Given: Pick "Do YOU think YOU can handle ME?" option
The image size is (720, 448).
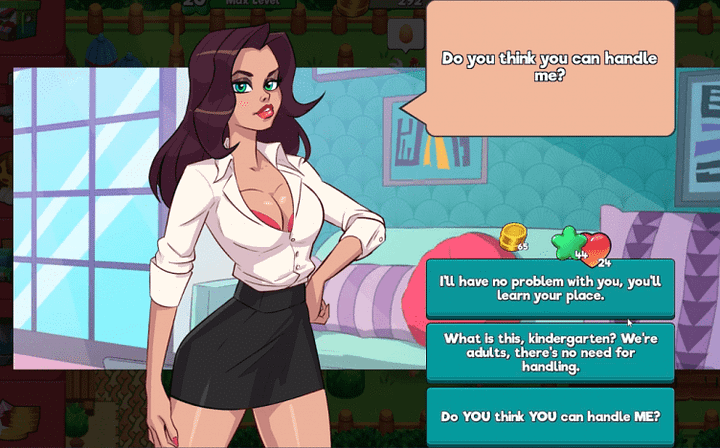Looking at the screenshot, I should (x=550, y=416).
